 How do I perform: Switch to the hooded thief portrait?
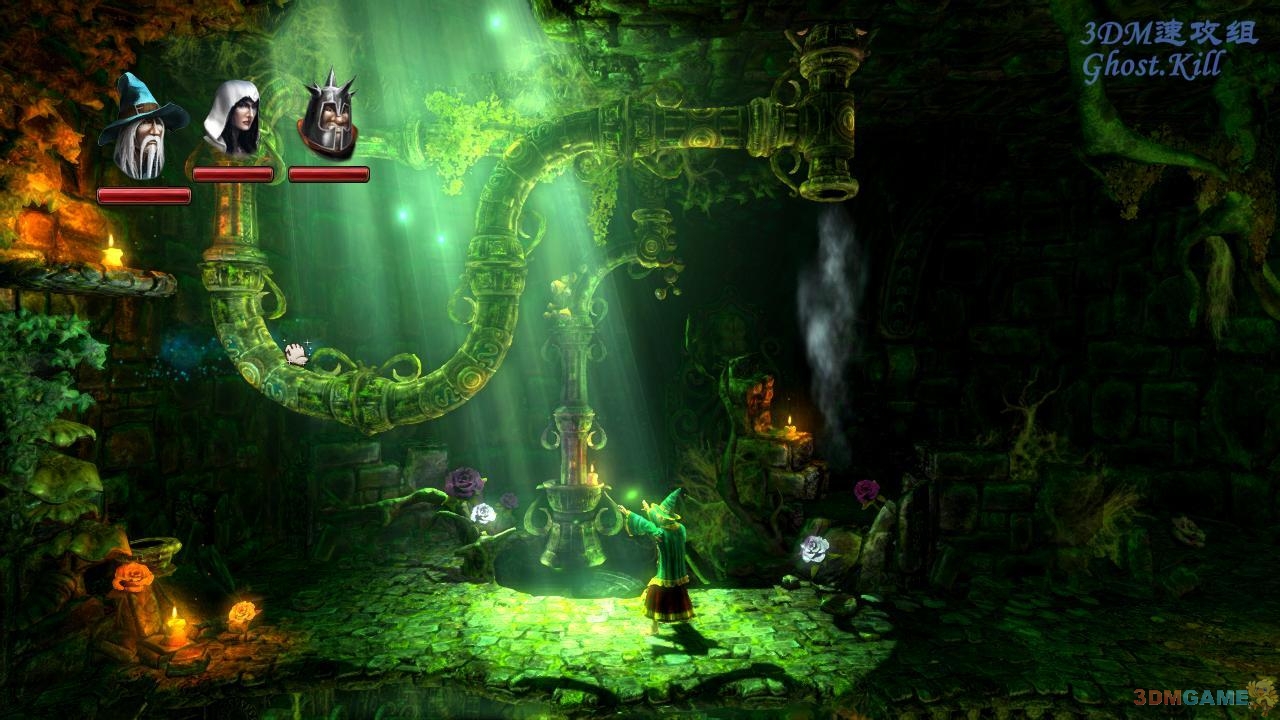232,120
